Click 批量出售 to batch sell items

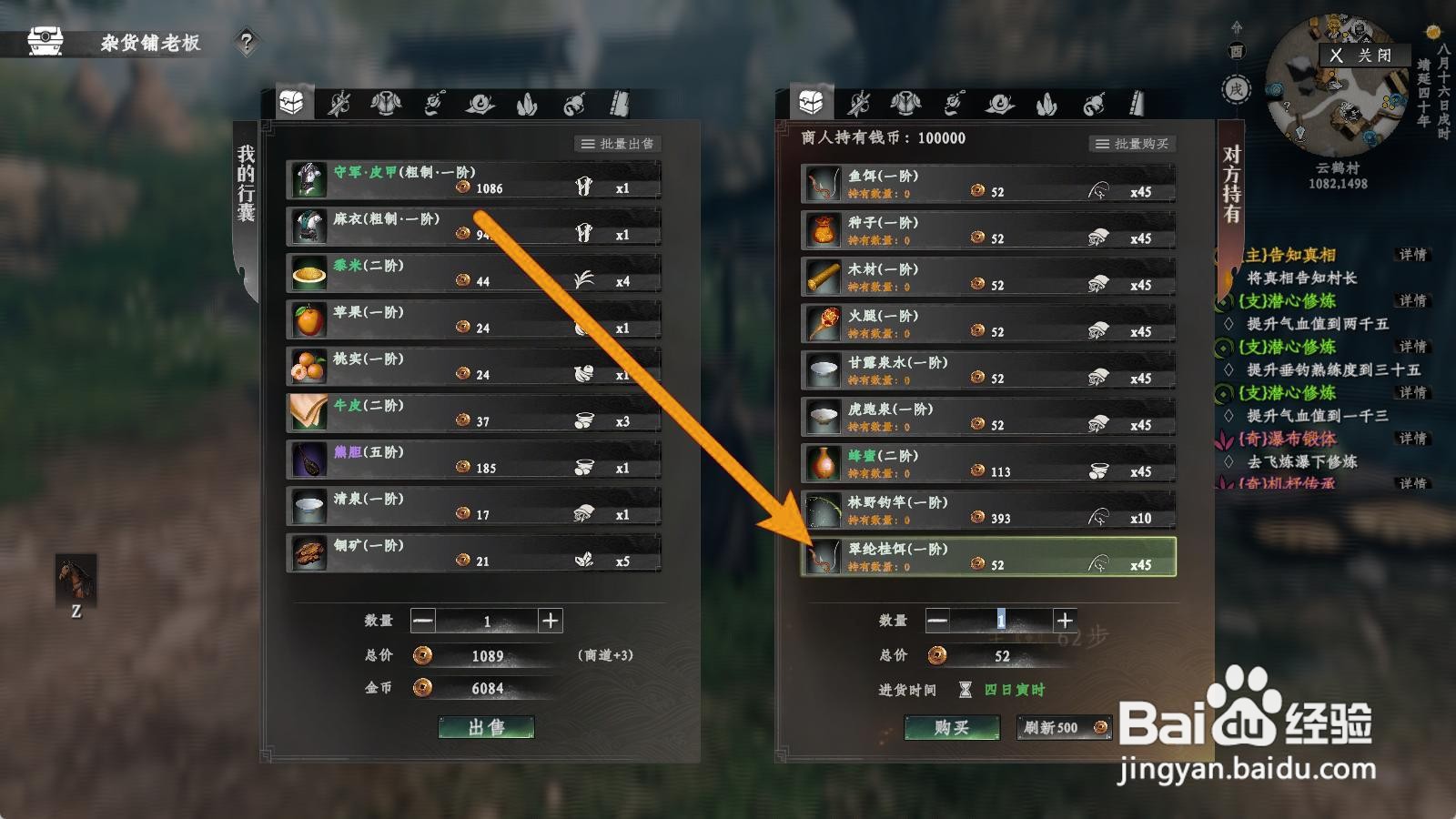619,142
